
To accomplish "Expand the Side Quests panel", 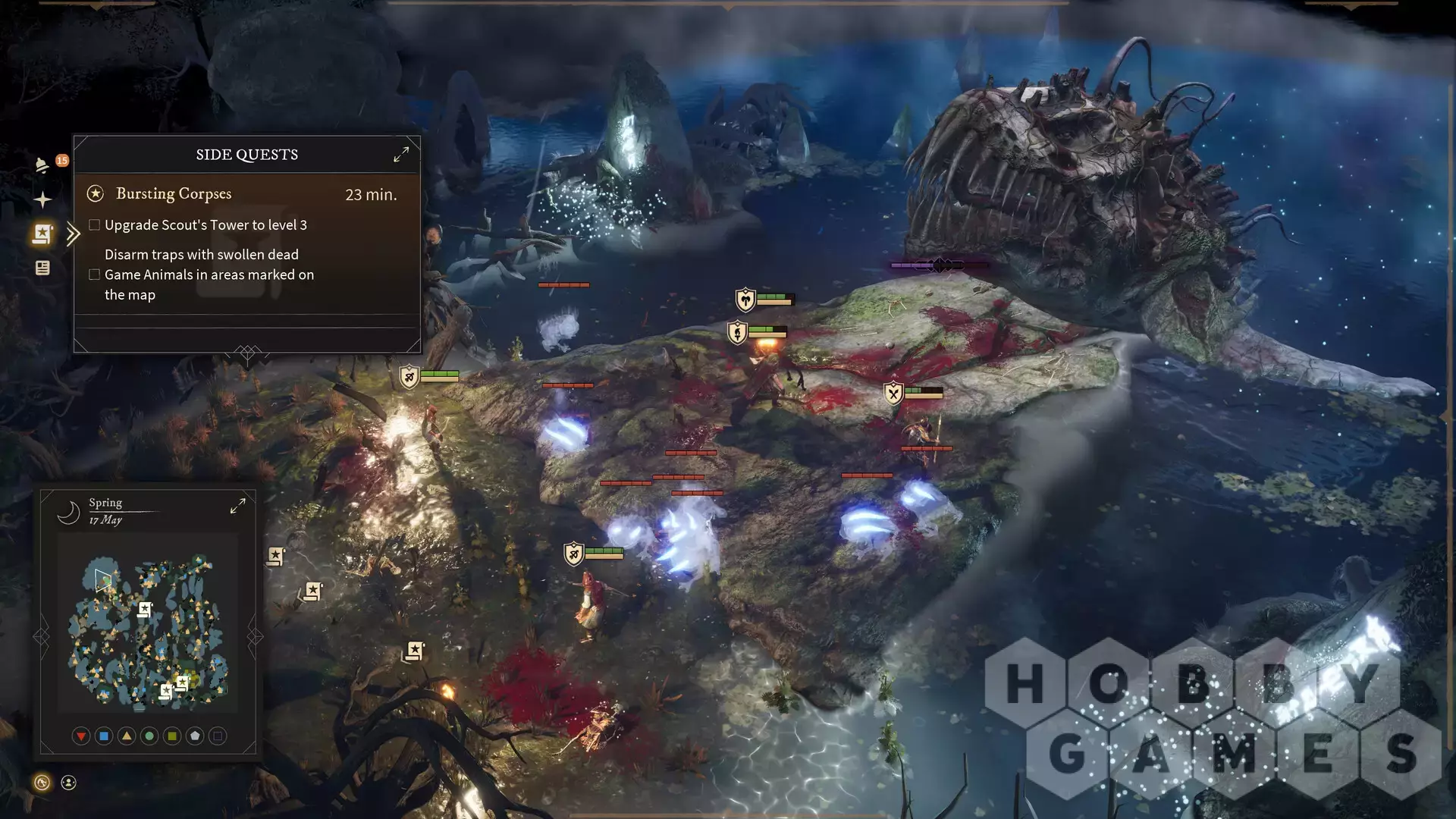I will click(x=401, y=154).
